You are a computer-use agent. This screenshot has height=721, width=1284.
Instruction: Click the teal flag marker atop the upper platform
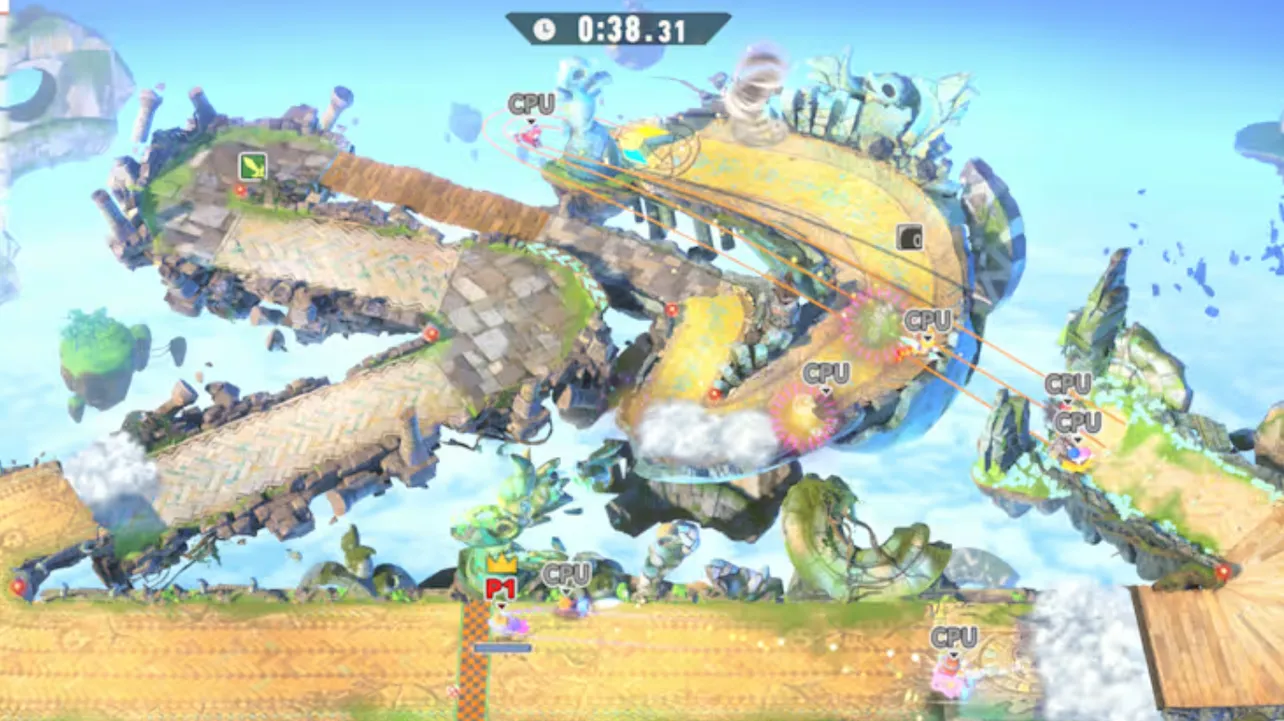click(632, 153)
